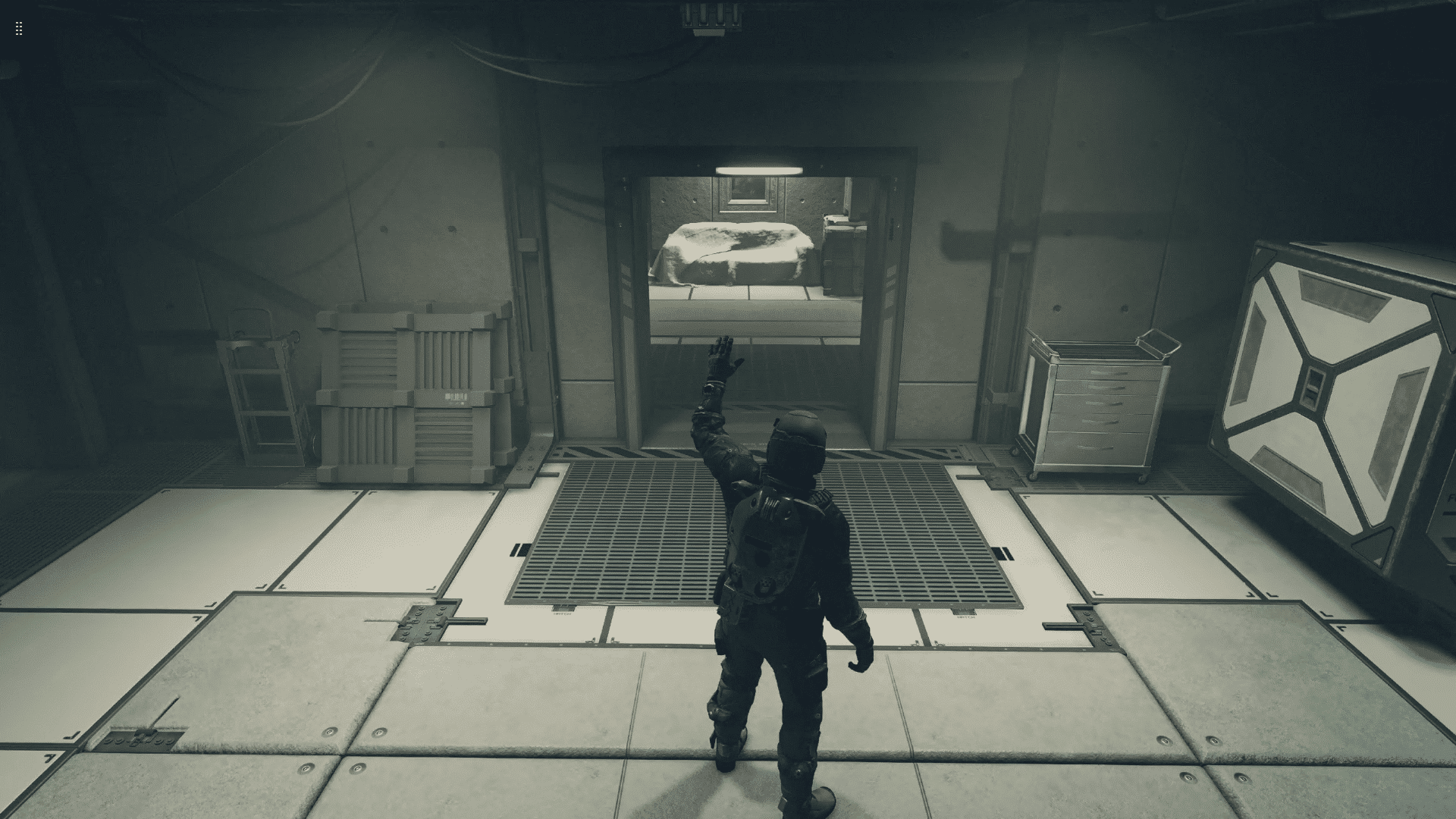This screenshot has width=1456, height=819.
Task: Click the dotted grip handle icon
Action: pos(19,29)
